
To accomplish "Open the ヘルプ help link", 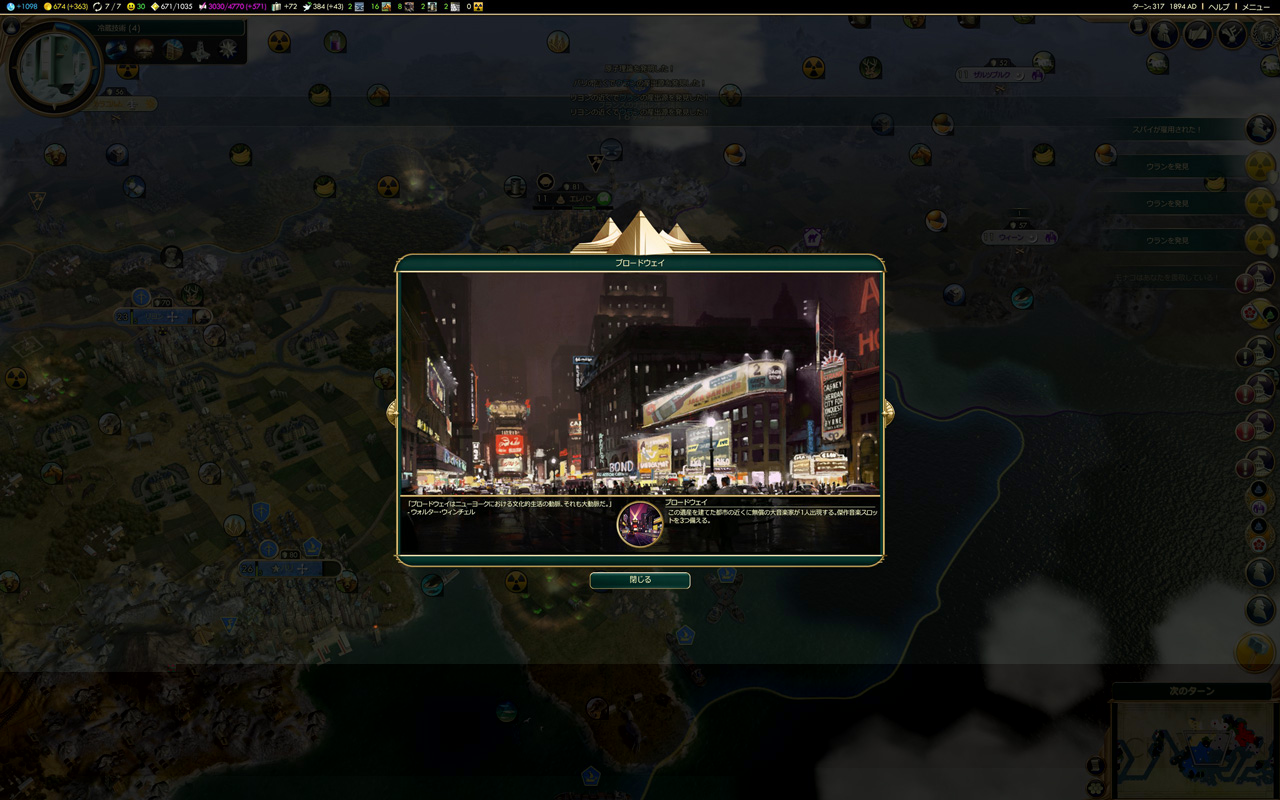I will pos(1218,6).
